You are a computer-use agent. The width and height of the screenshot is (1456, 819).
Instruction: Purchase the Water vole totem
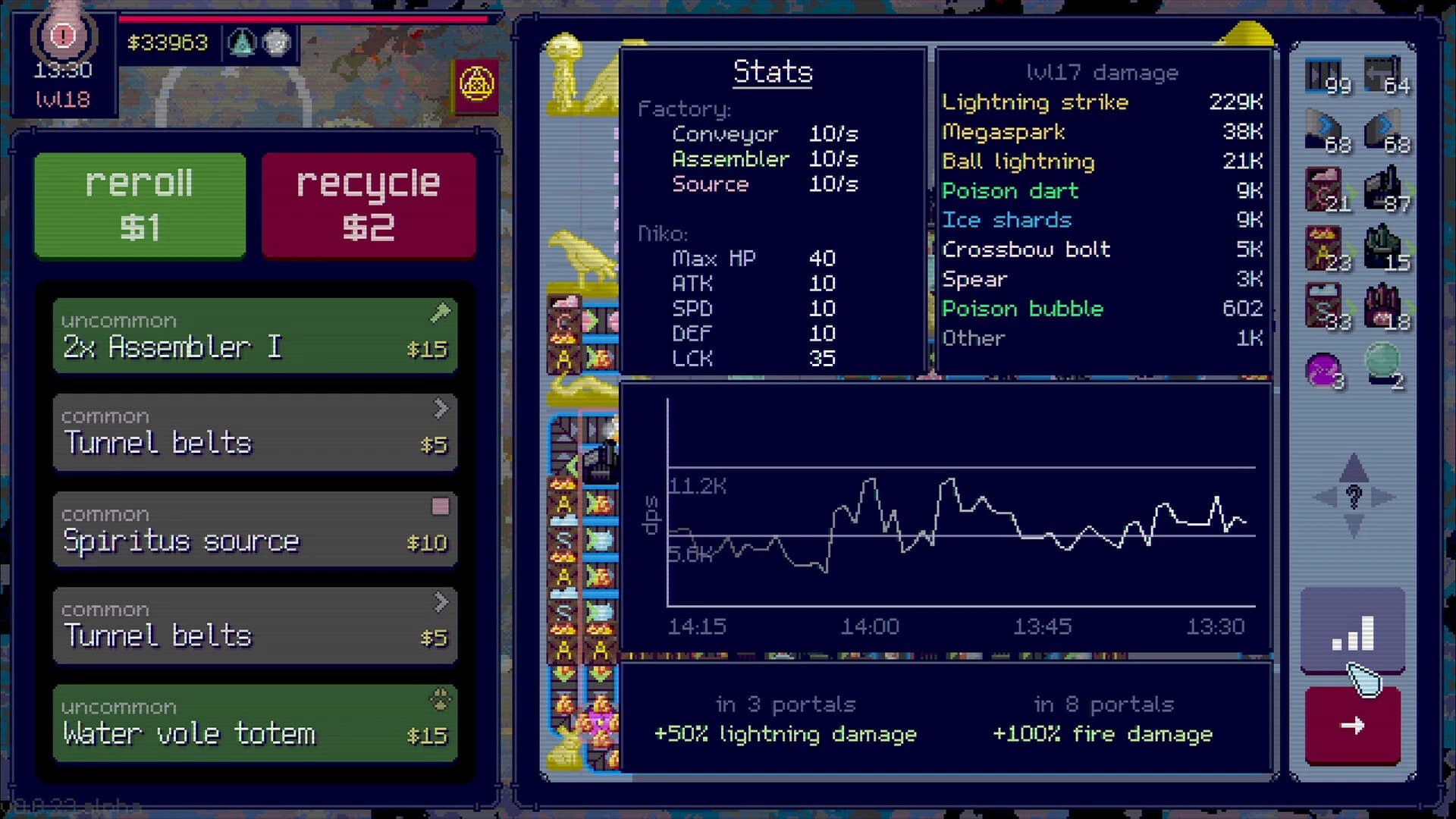click(x=254, y=721)
